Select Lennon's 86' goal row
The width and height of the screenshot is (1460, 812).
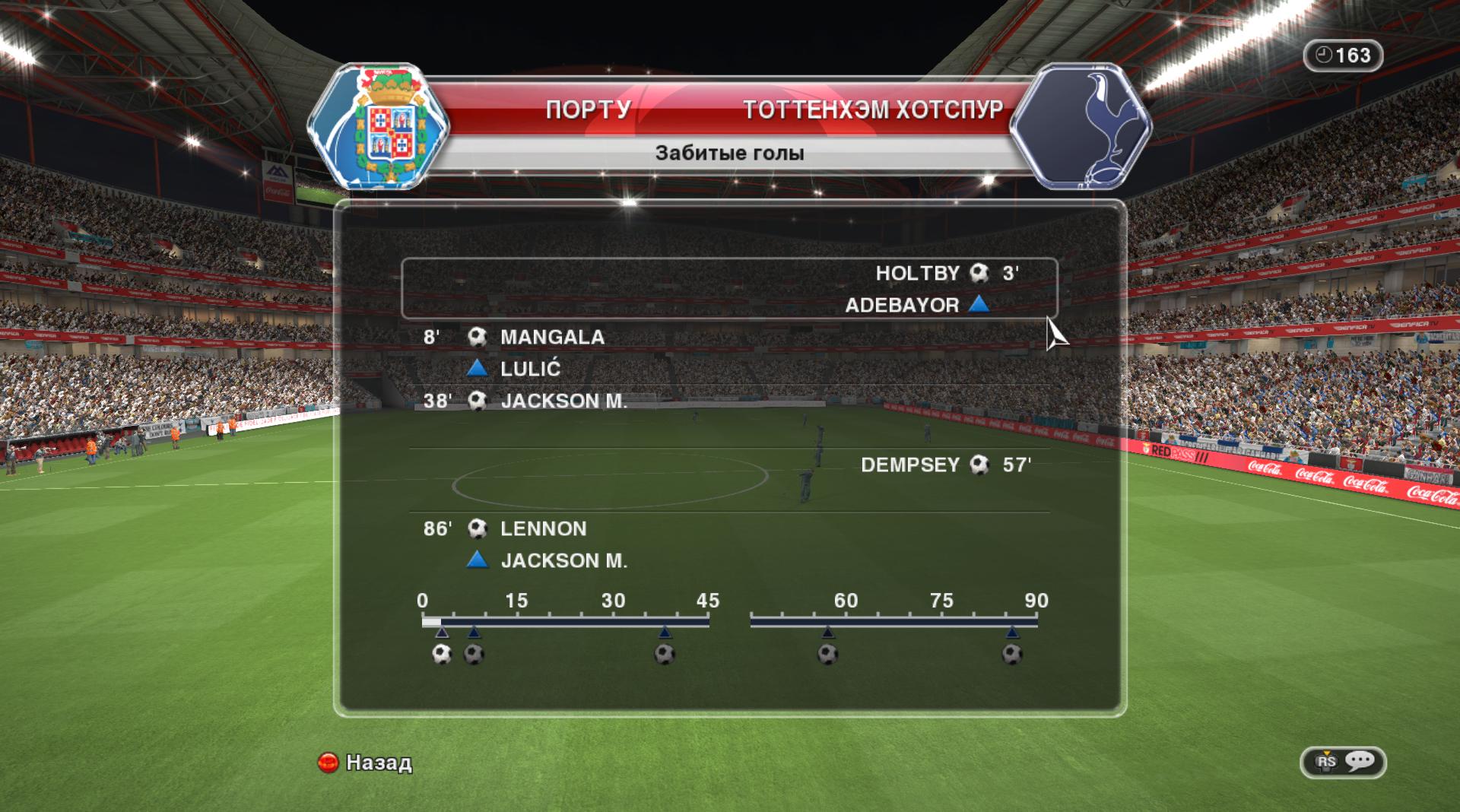[x=543, y=529]
